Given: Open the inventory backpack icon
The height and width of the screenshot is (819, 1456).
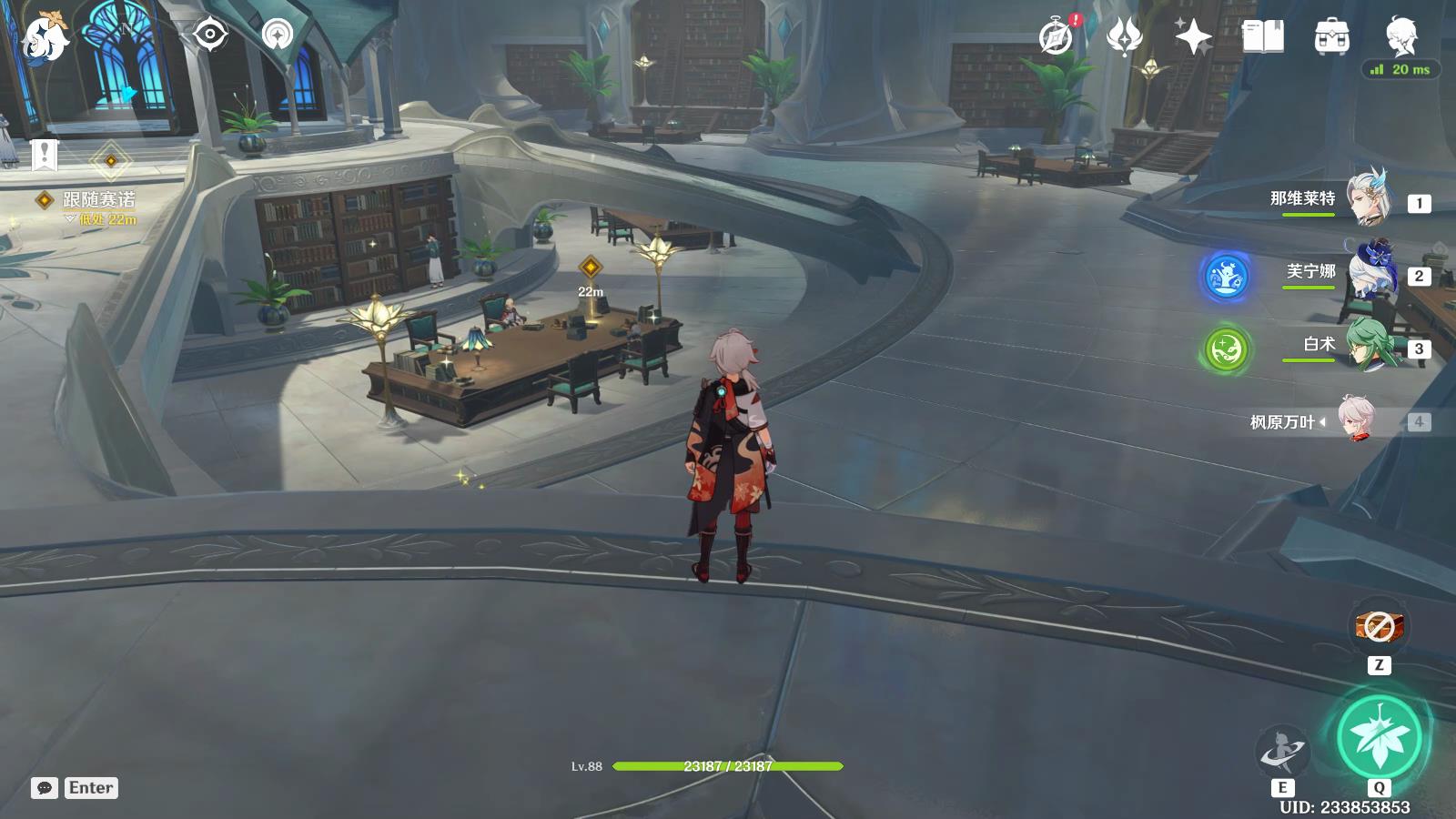Looking at the screenshot, I should click(1331, 37).
